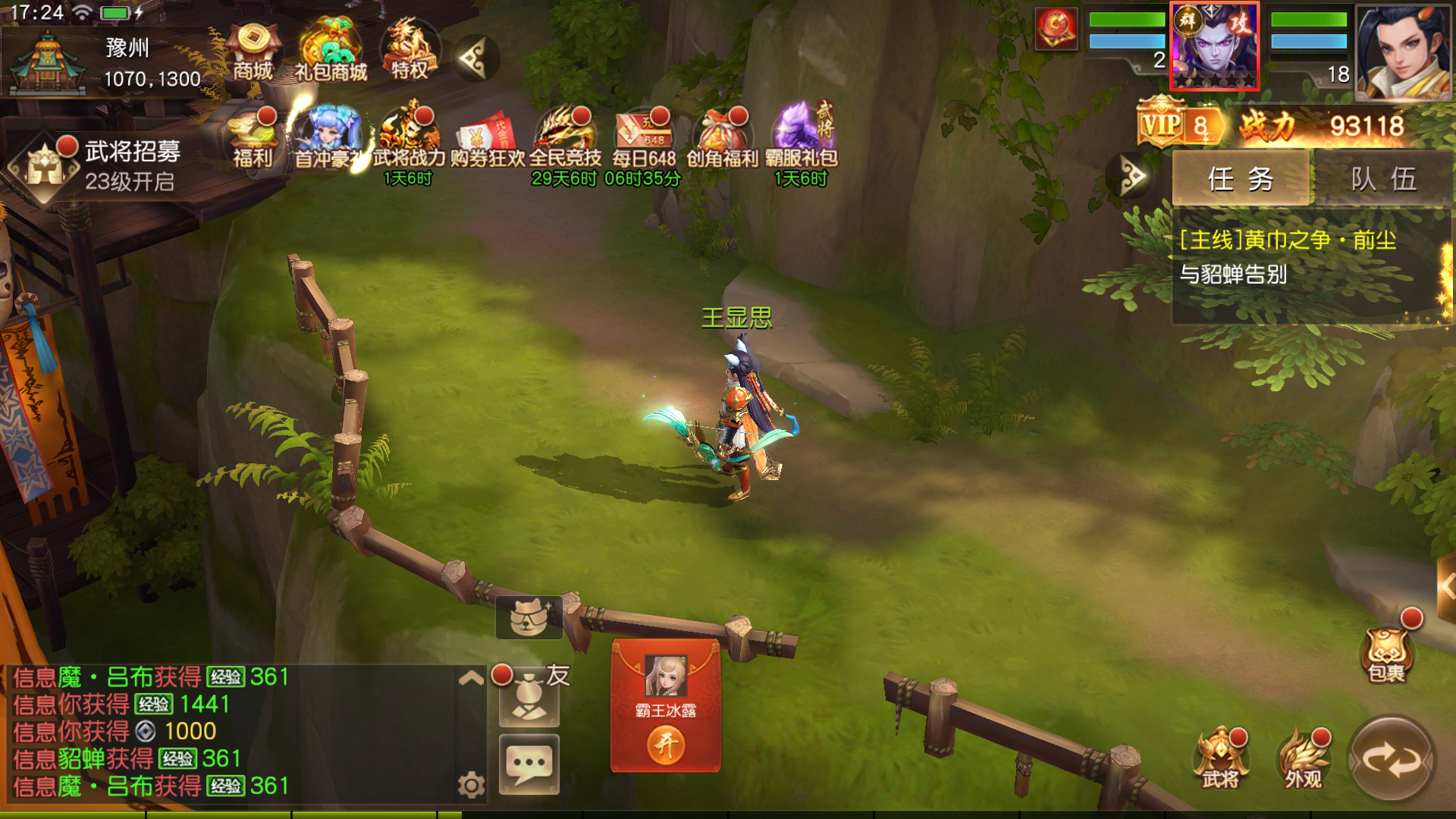Open the 礼包商城 gift pack store
Image resolution: width=1456 pixels, height=819 pixels.
(331, 52)
